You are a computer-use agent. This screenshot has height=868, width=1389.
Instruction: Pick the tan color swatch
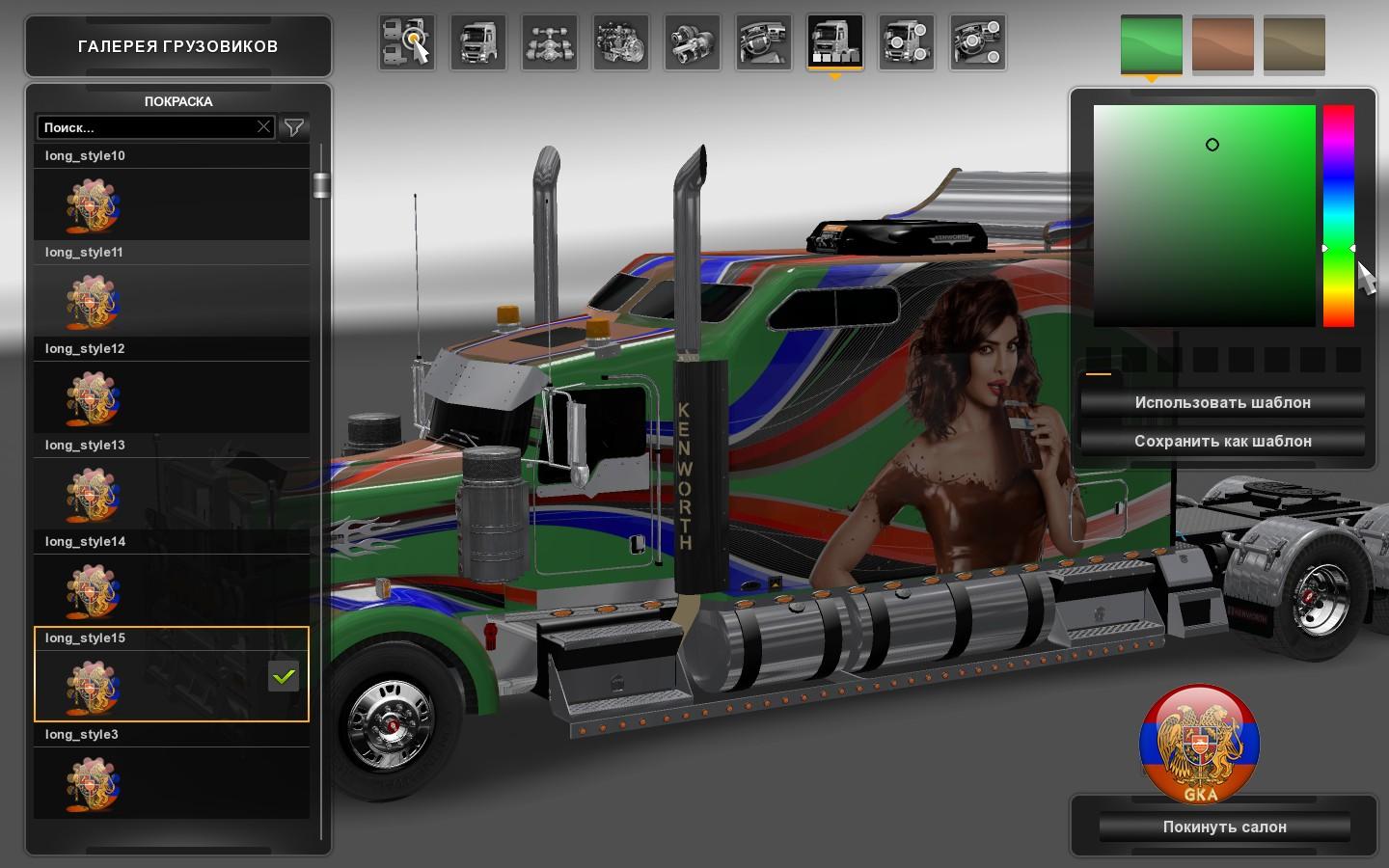[x=1294, y=43]
